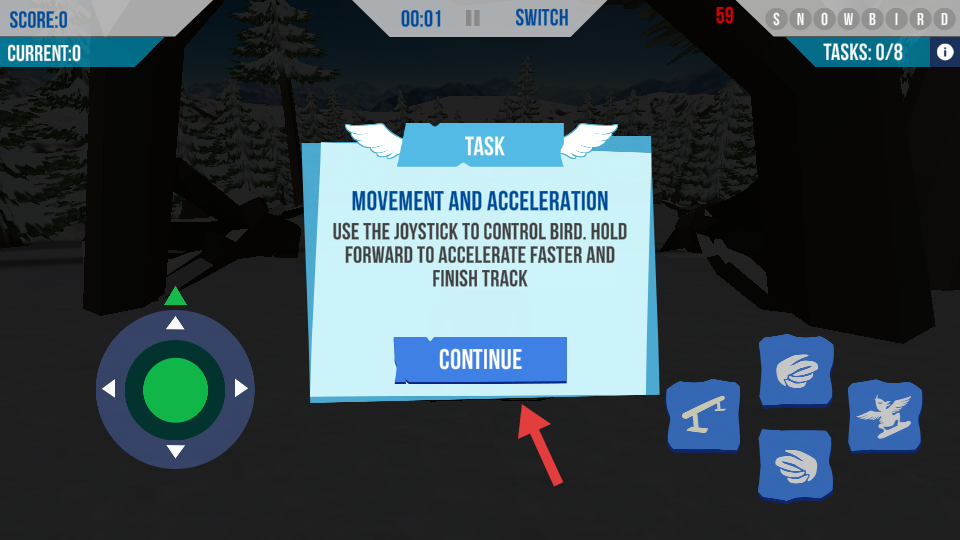Activate the rail grind trick button
The width and height of the screenshot is (960, 540).
[x=703, y=415]
